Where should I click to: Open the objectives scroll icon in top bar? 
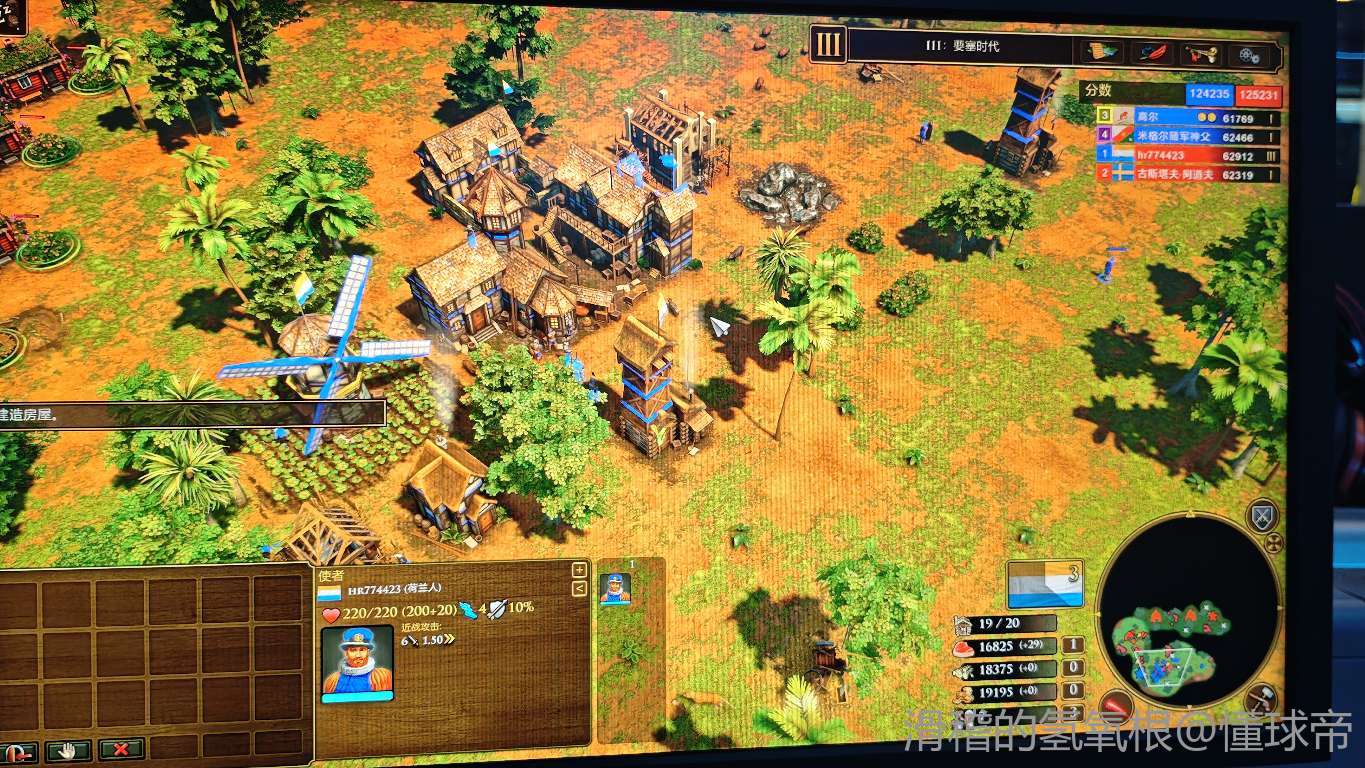tap(1102, 52)
